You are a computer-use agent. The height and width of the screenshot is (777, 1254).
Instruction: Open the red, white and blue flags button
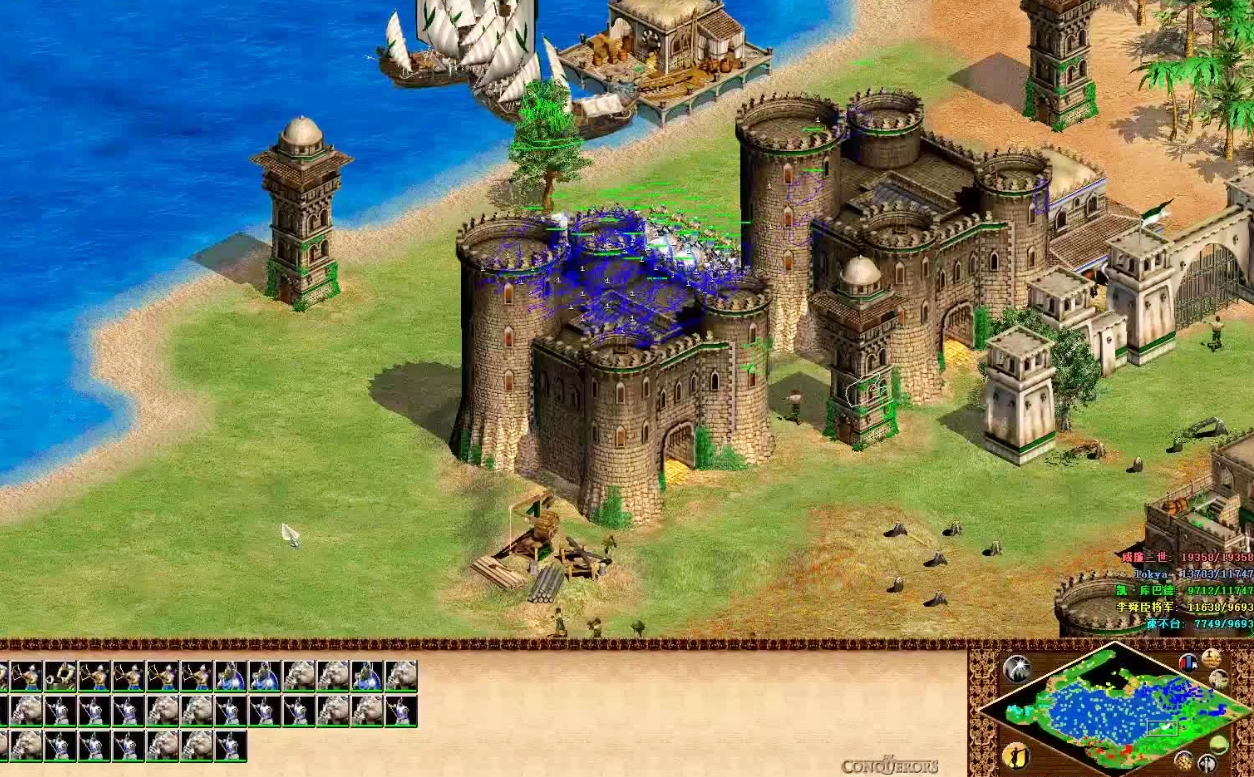1188,662
